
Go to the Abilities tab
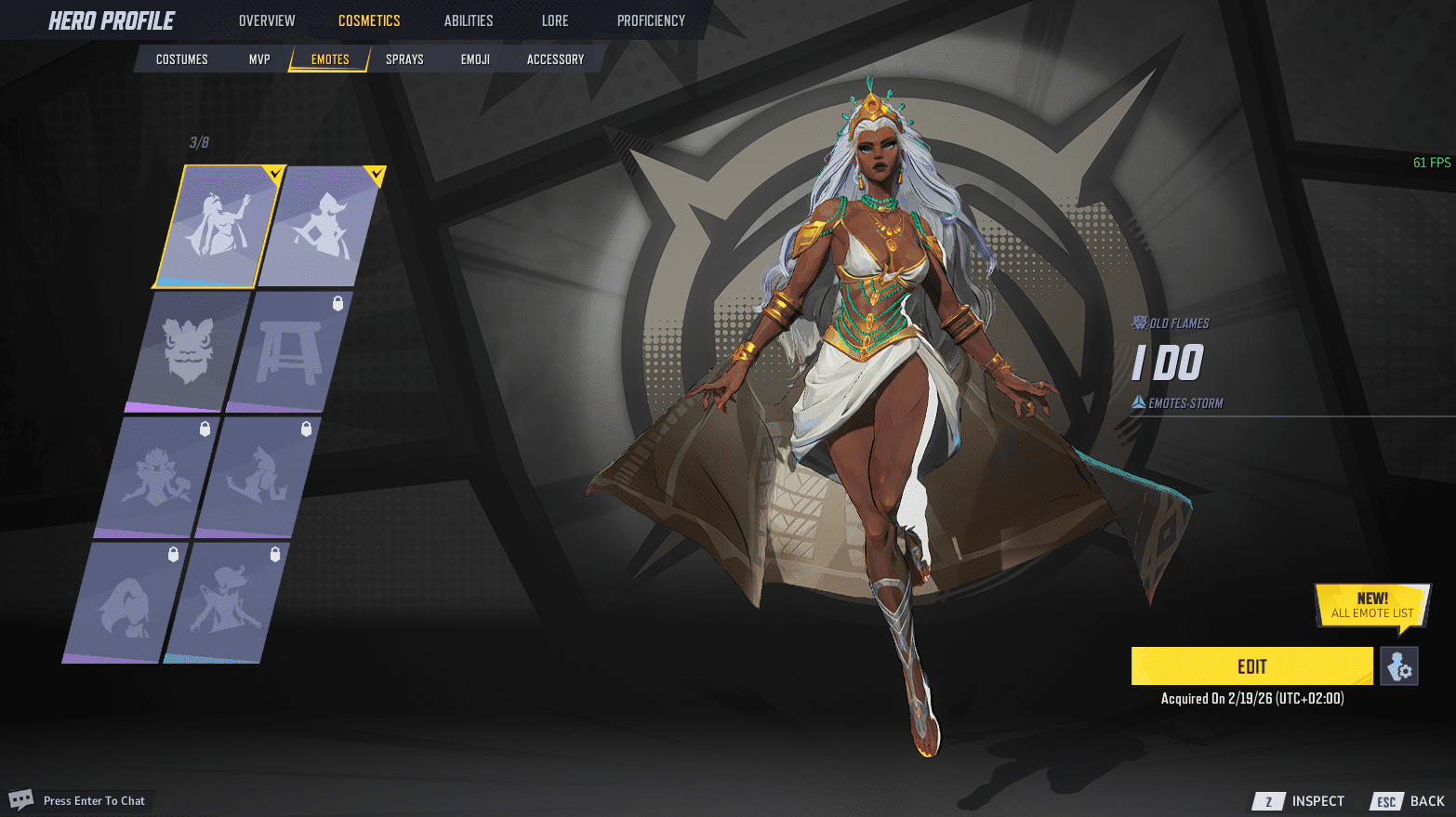coord(469,20)
